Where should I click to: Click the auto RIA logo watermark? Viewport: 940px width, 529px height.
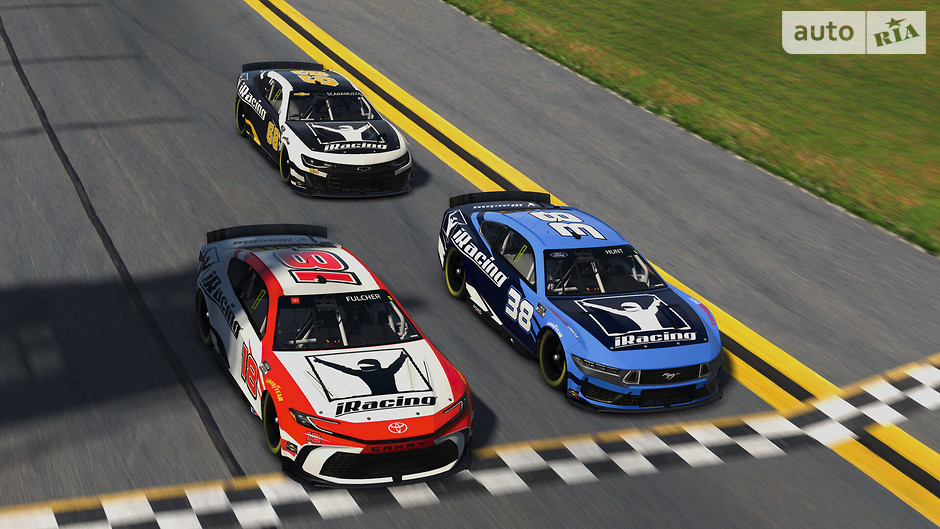853,32
